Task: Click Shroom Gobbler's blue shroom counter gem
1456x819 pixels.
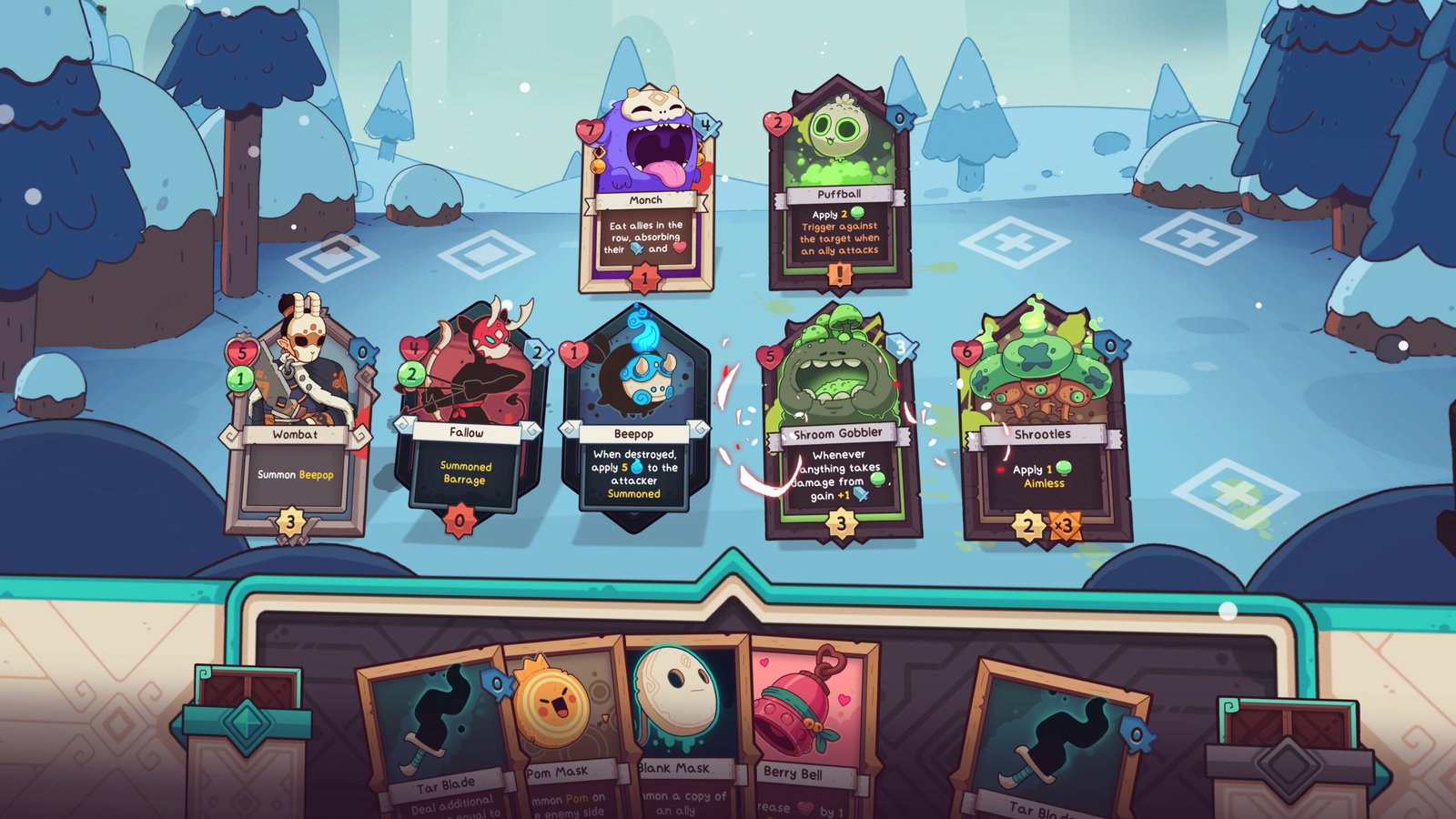Action: click(902, 346)
